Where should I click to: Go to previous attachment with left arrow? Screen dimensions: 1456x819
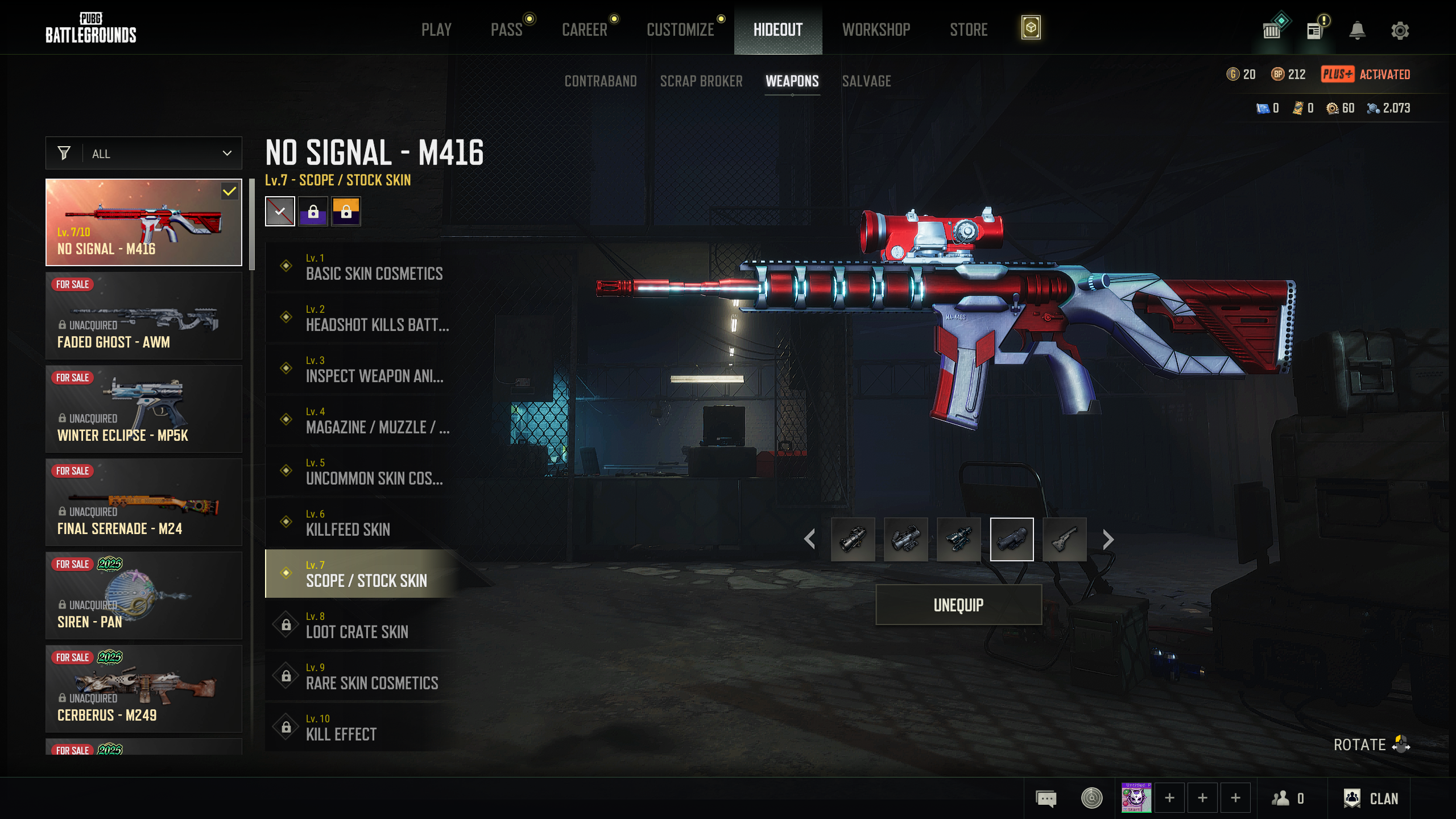[x=810, y=539]
